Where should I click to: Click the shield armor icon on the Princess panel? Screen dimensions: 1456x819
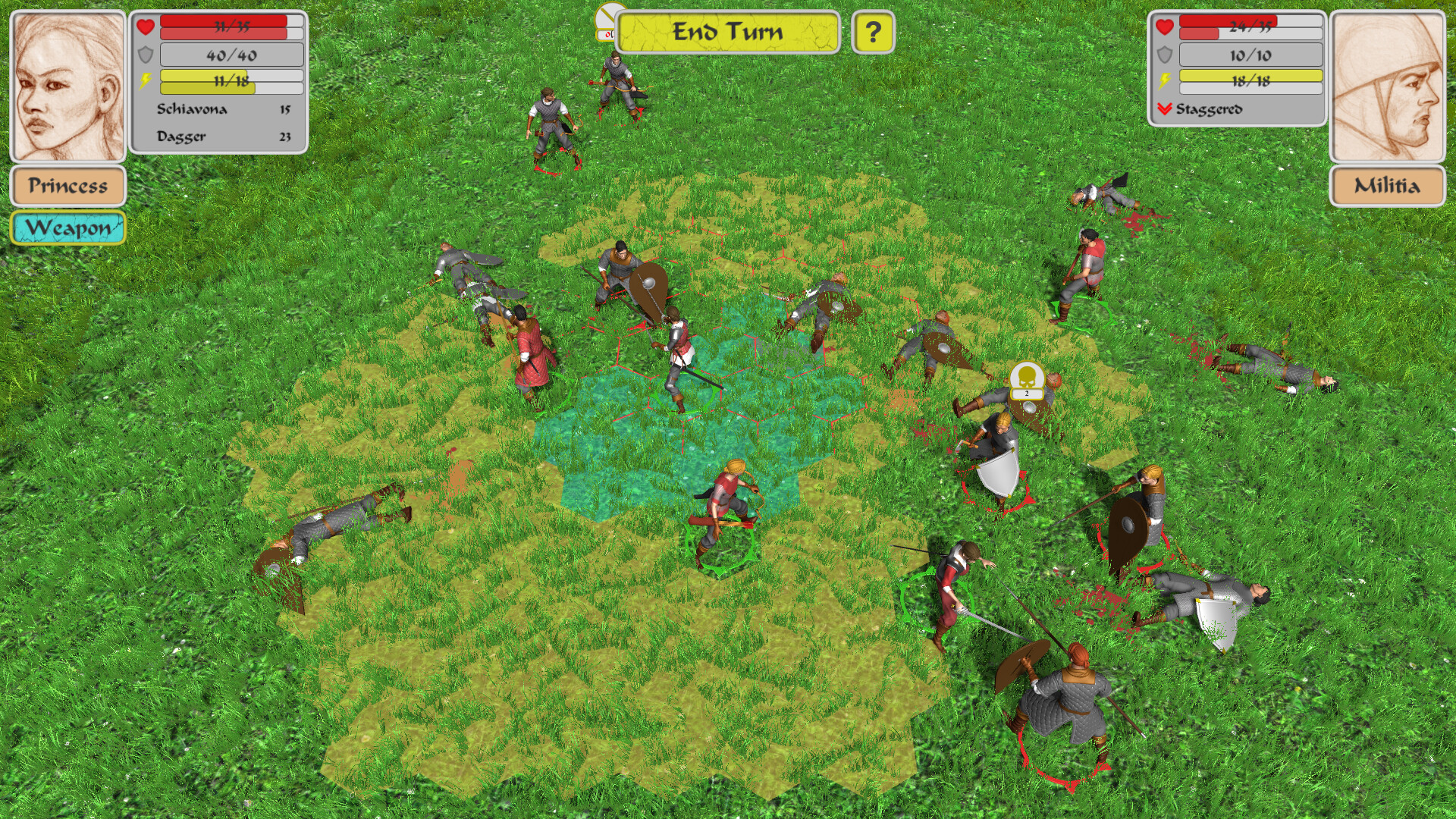coord(144,55)
